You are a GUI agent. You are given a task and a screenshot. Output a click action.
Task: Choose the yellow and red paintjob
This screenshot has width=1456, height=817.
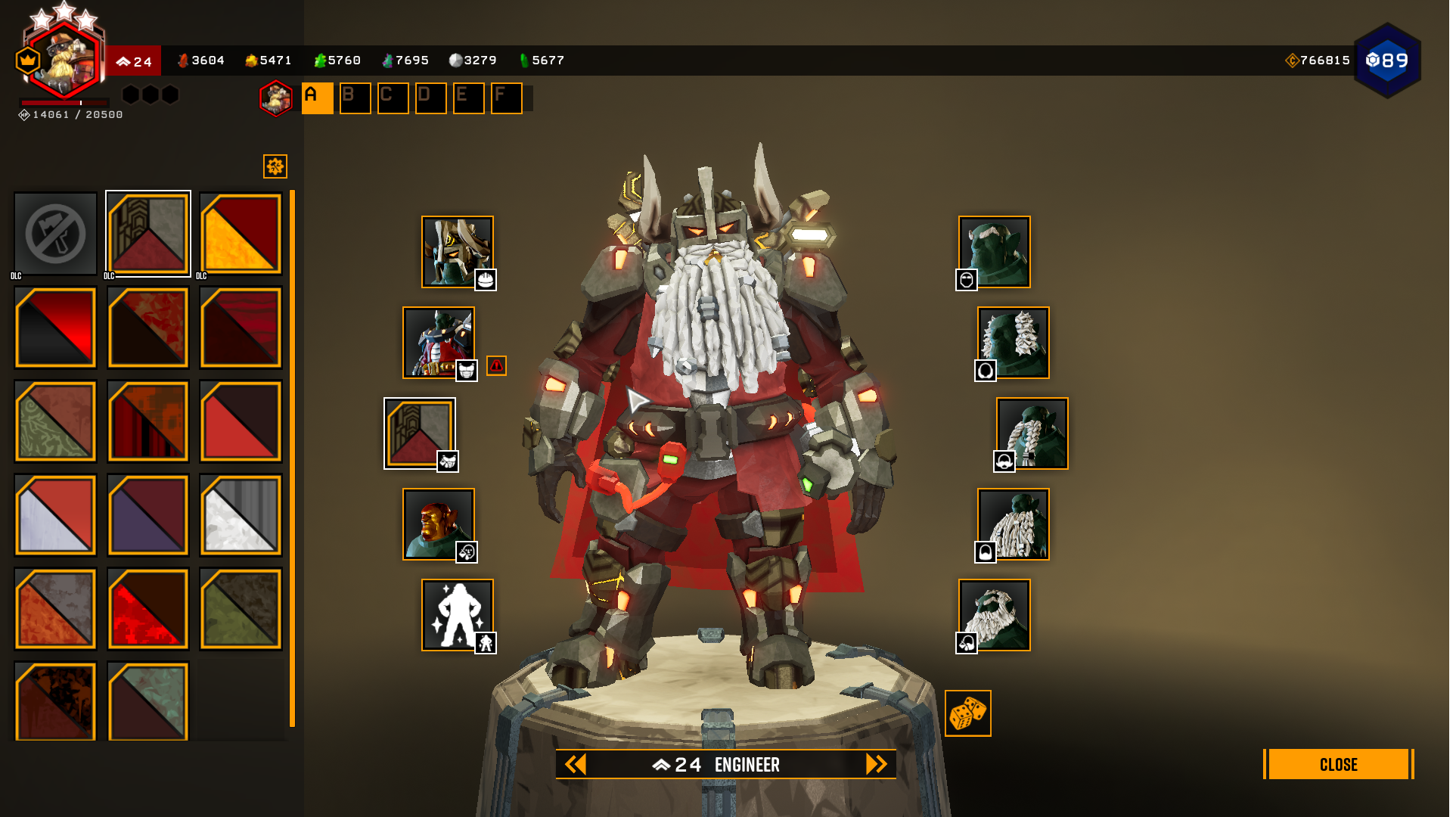(x=241, y=234)
